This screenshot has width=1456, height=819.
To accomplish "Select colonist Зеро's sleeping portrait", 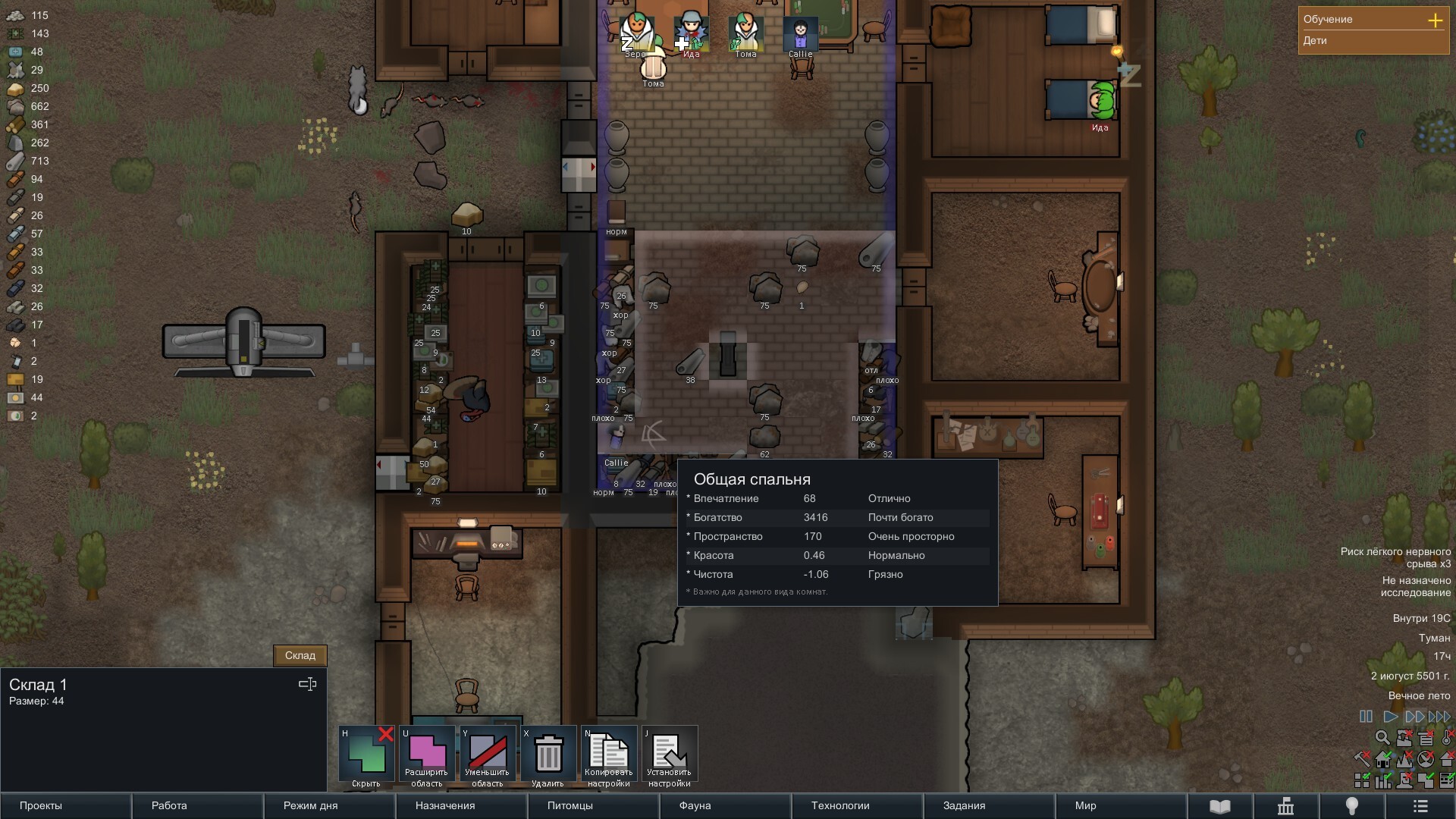I will [636, 34].
